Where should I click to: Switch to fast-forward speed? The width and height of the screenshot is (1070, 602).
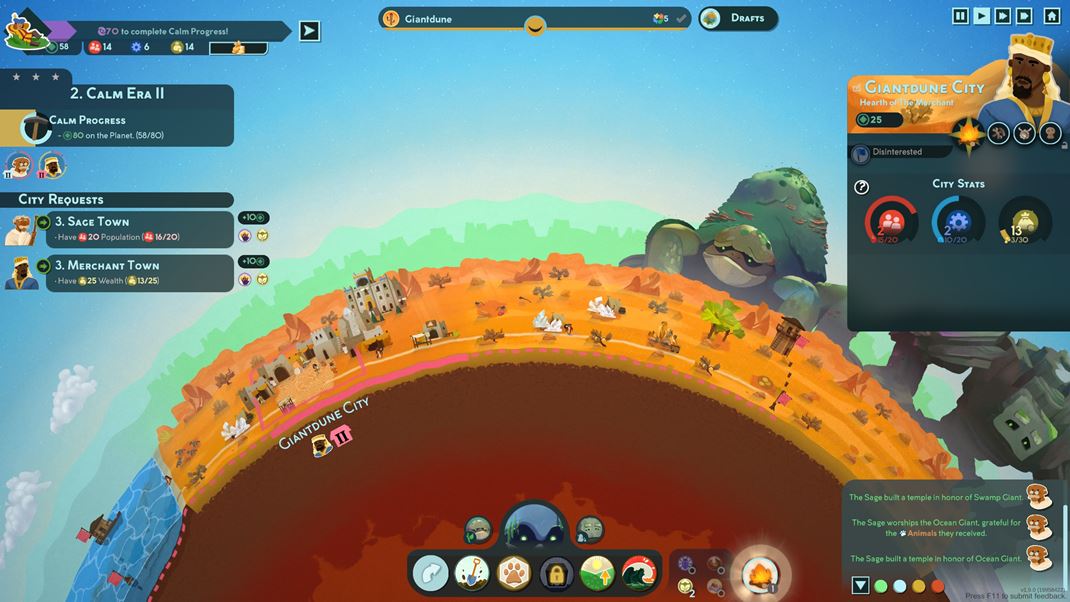(1003, 16)
